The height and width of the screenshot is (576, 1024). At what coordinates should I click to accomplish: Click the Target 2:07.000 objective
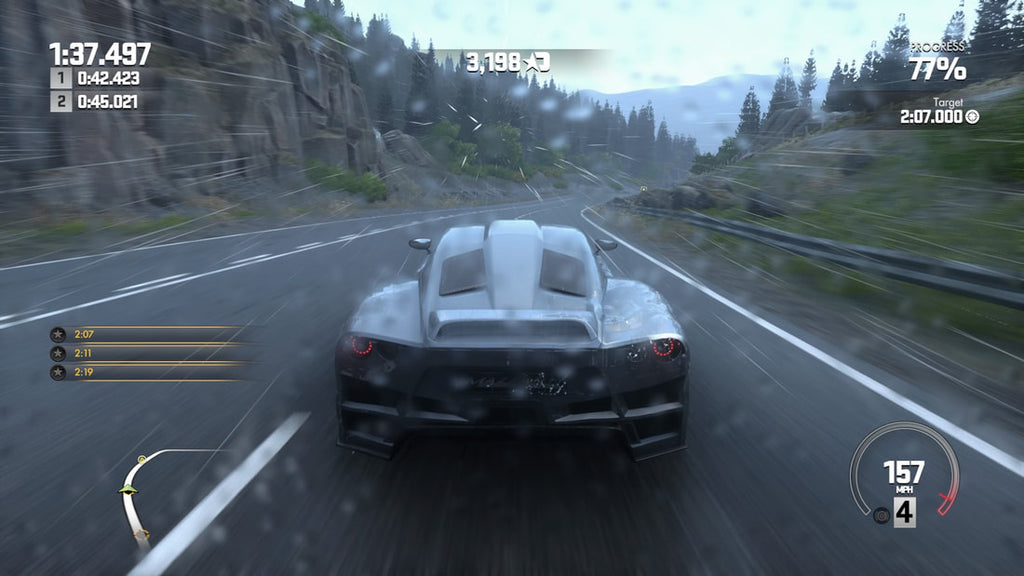pyautogui.click(x=940, y=116)
